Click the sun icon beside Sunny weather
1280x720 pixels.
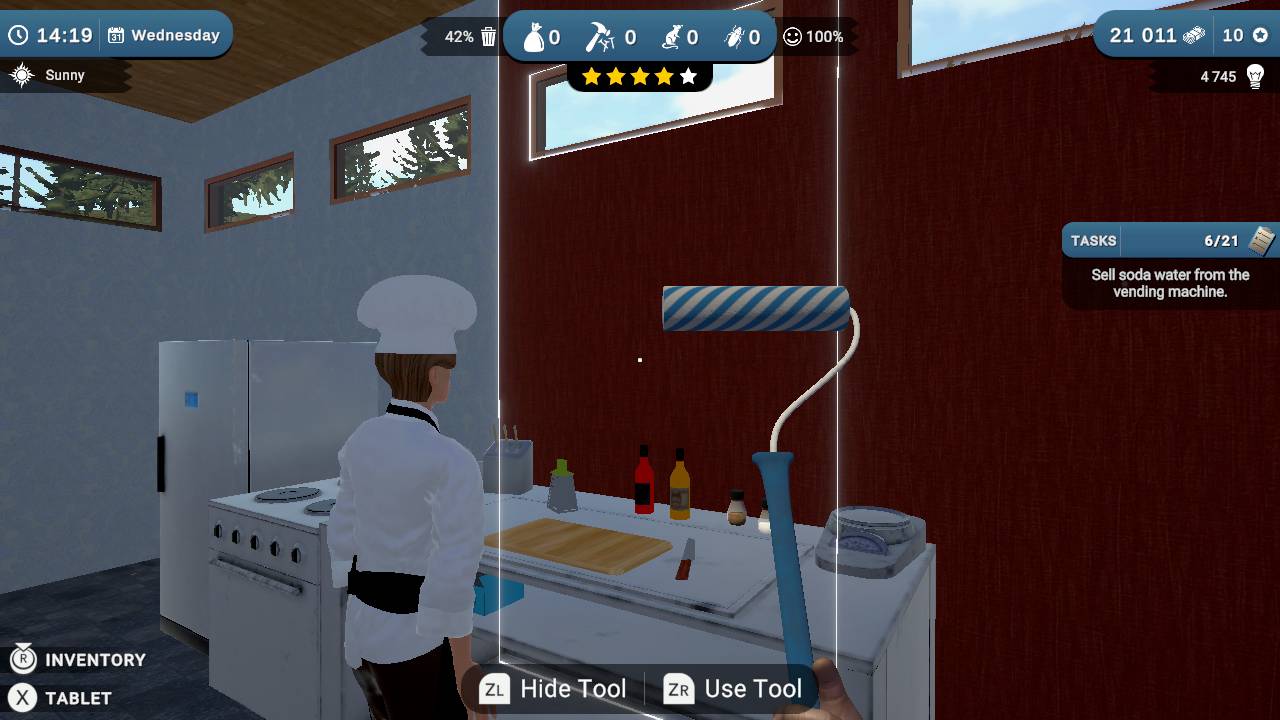click(22, 73)
